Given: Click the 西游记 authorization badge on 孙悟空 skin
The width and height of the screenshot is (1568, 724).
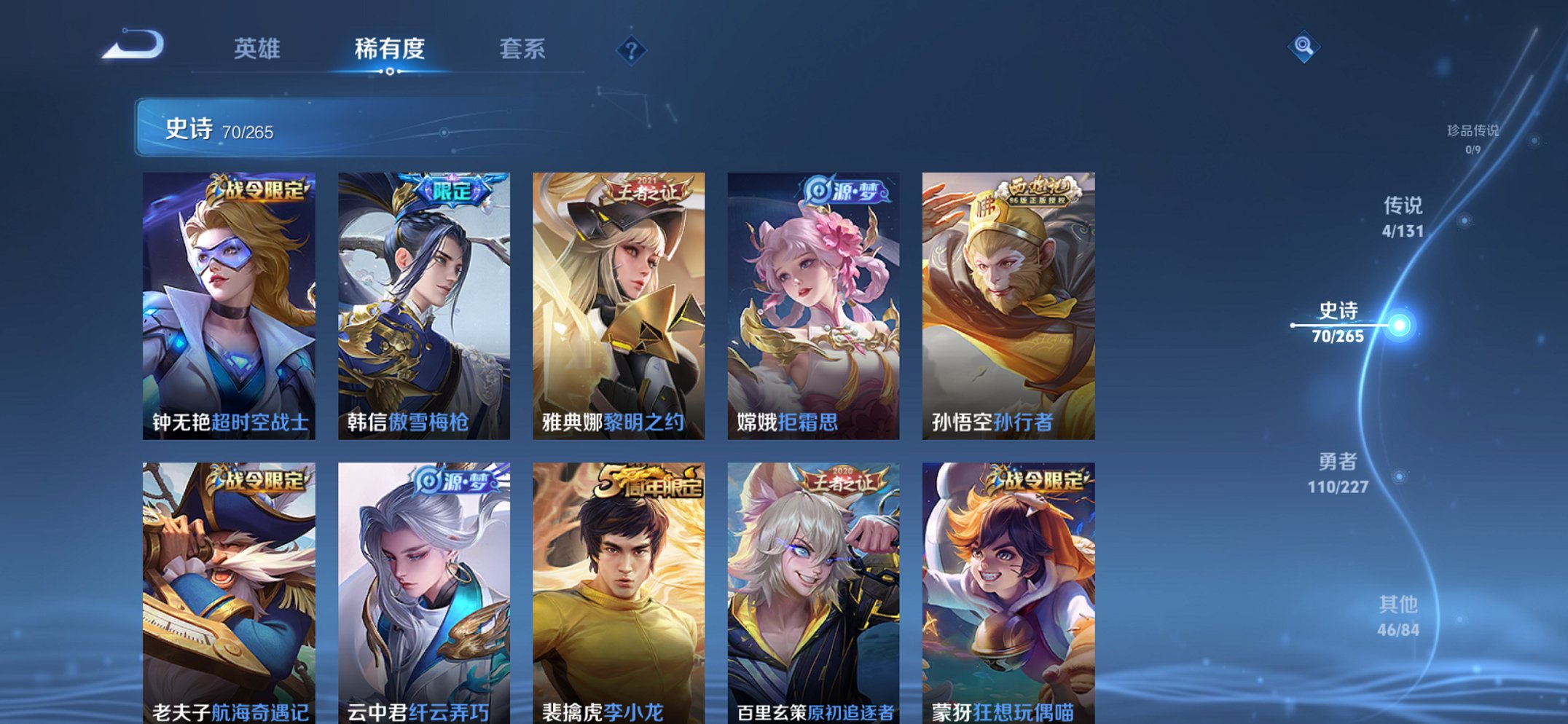Looking at the screenshot, I should 1040,188.
